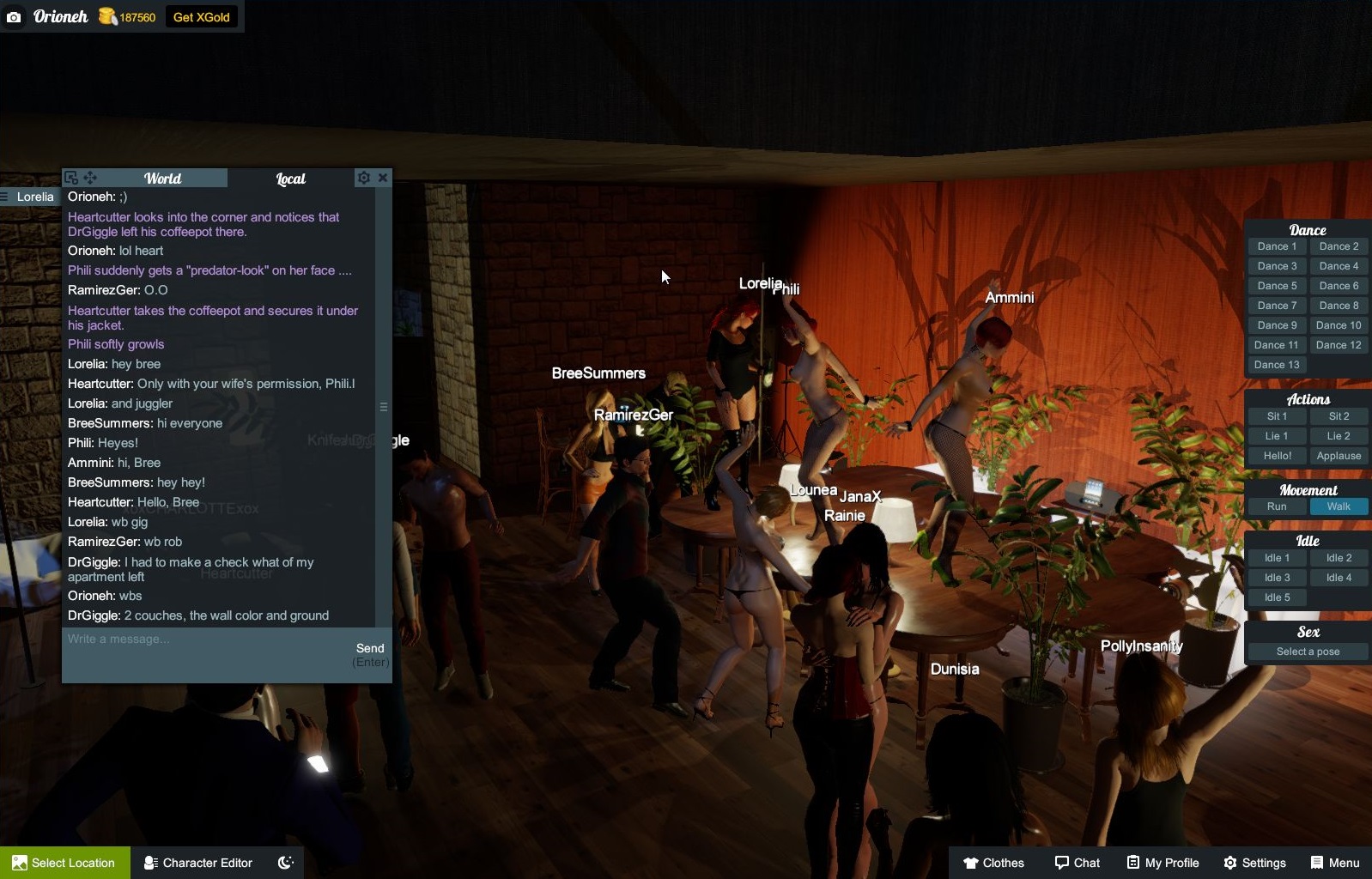The height and width of the screenshot is (879, 1372).
Task: Select the Idle 5 pose
Action: 1277,597
